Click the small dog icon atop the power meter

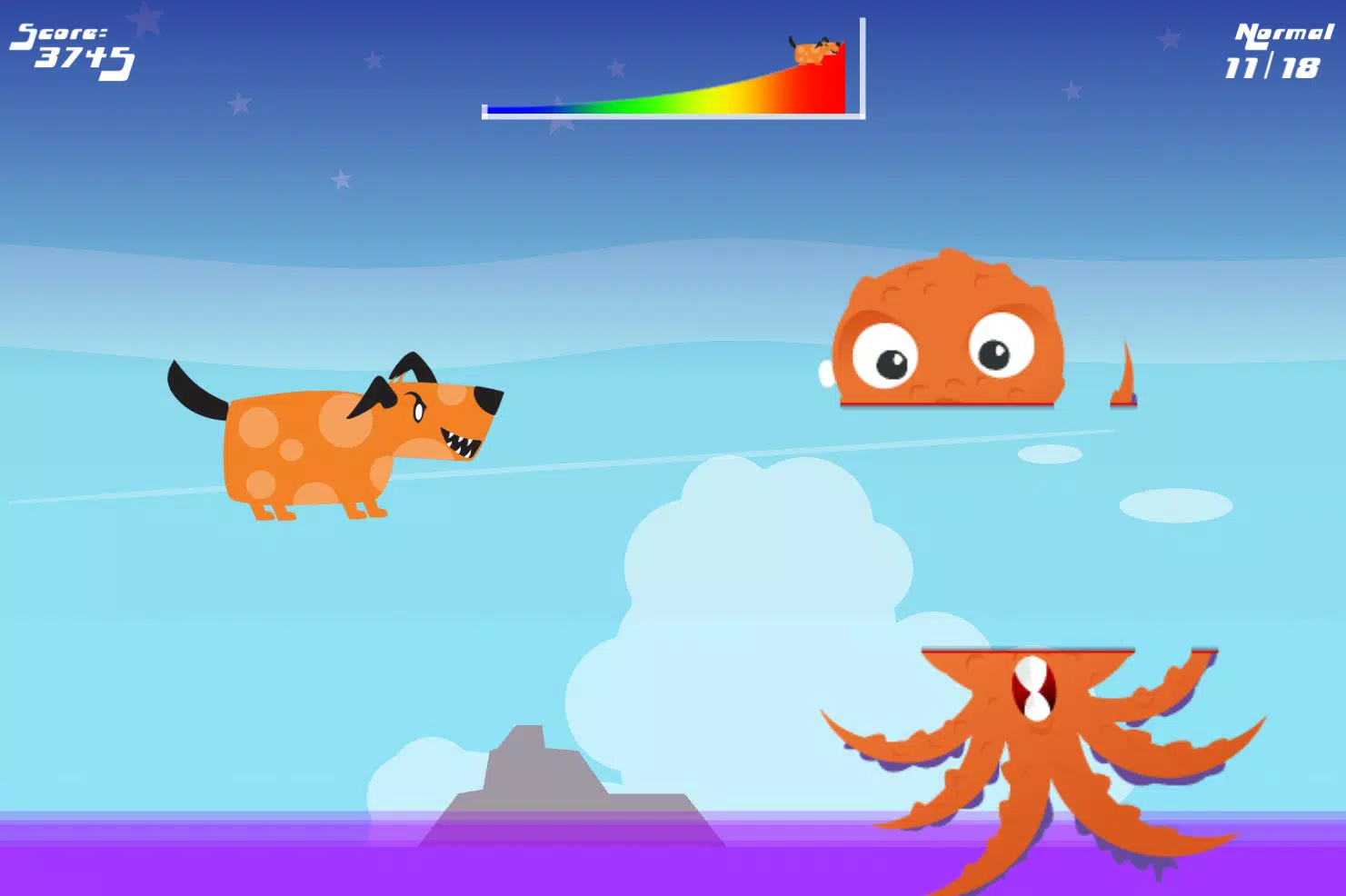pyautogui.click(x=813, y=48)
